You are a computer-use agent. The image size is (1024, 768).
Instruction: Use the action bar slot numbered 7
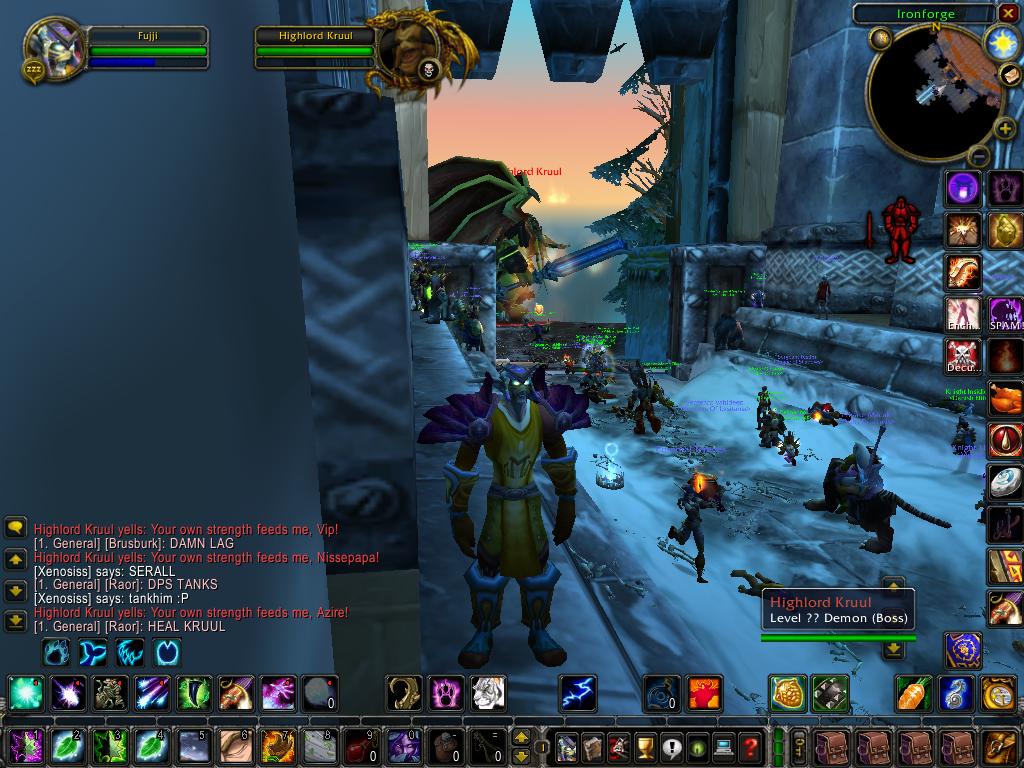(277, 746)
